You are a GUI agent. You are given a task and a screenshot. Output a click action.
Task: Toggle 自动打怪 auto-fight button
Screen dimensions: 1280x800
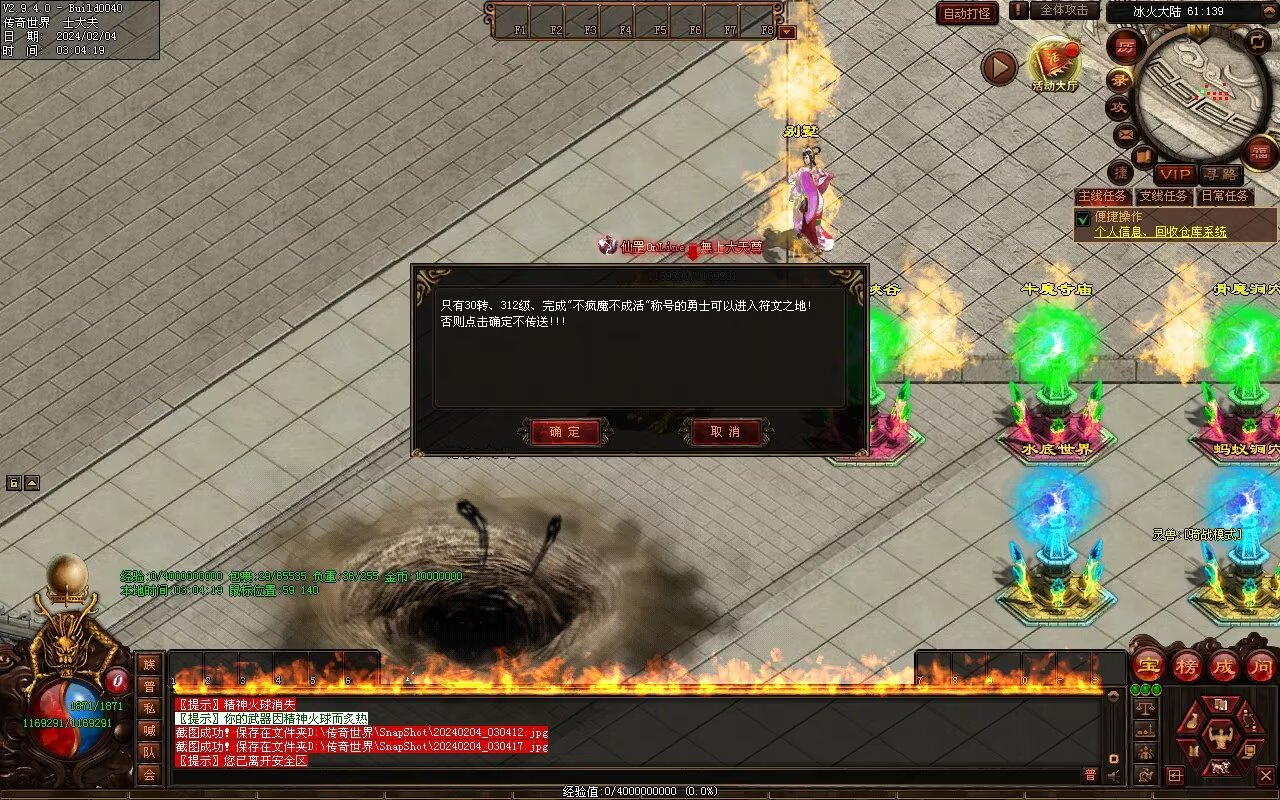[x=967, y=13]
